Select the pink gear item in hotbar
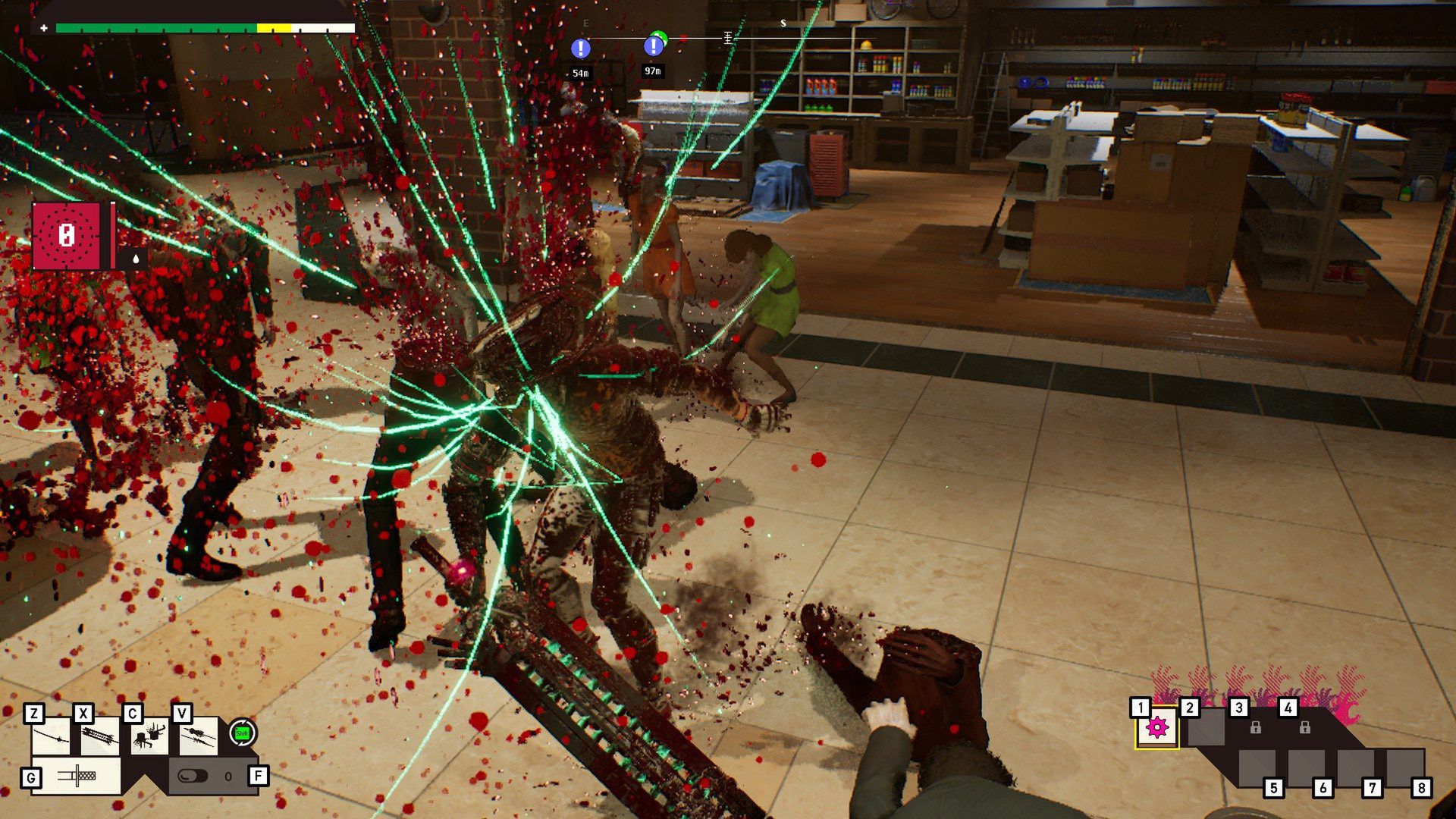The width and height of the screenshot is (1456, 819). pos(1157,728)
